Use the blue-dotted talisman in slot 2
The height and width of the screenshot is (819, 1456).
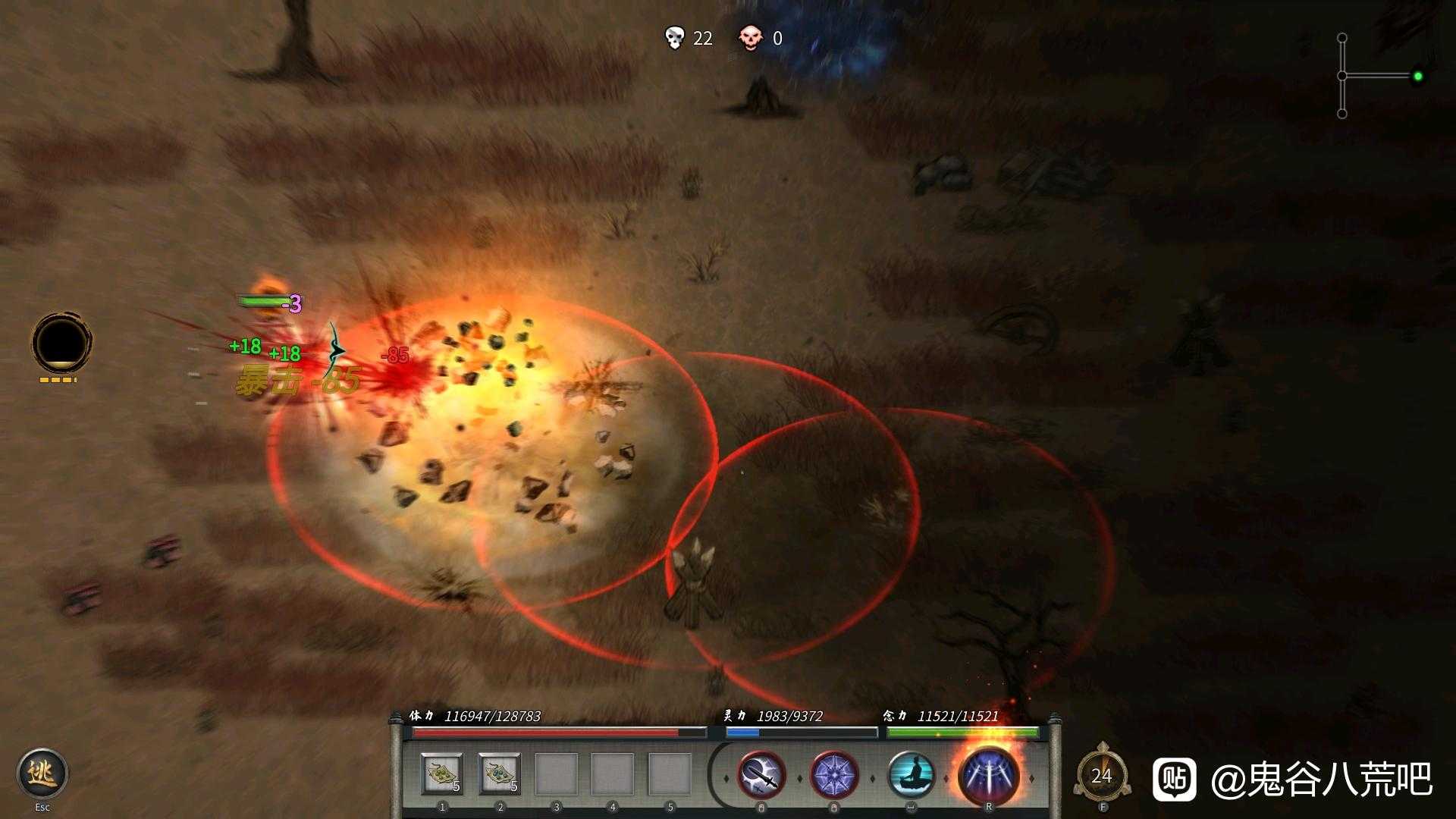(x=500, y=774)
